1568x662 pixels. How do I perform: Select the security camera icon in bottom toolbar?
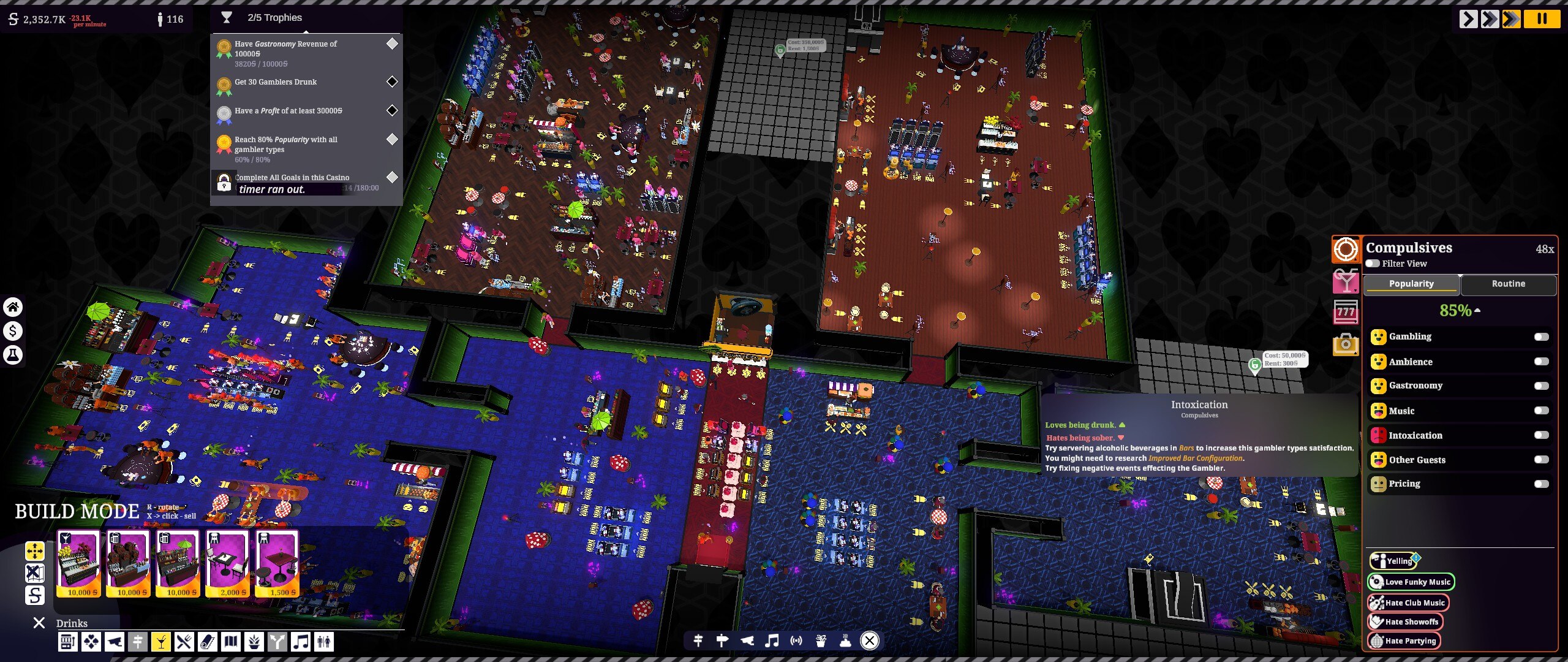click(114, 642)
